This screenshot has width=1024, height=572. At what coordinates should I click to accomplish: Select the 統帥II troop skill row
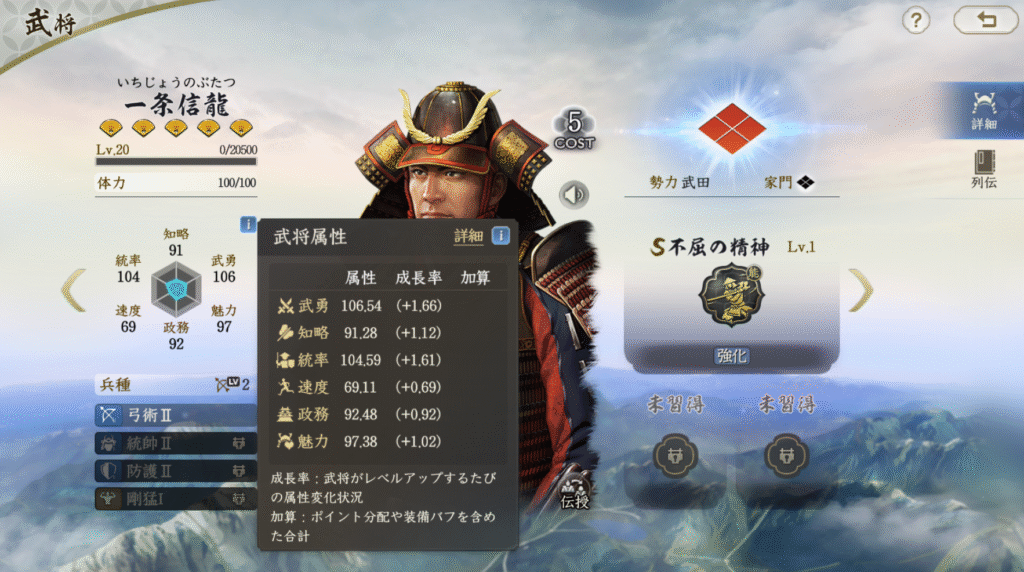click(x=175, y=442)
